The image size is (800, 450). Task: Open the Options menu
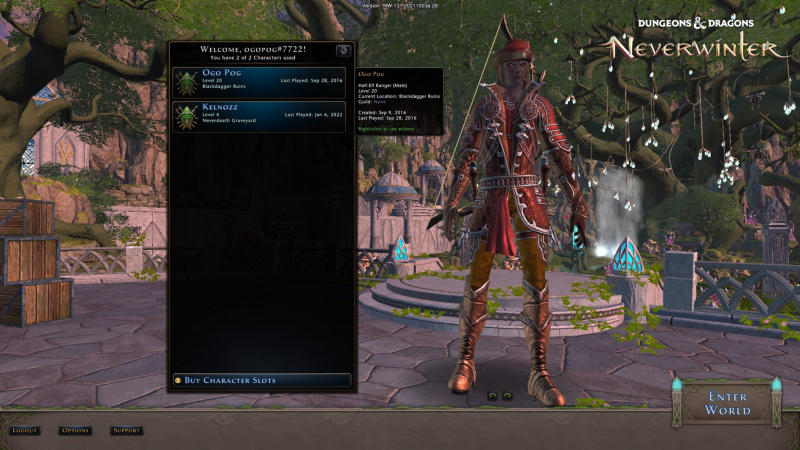[75, 431]
